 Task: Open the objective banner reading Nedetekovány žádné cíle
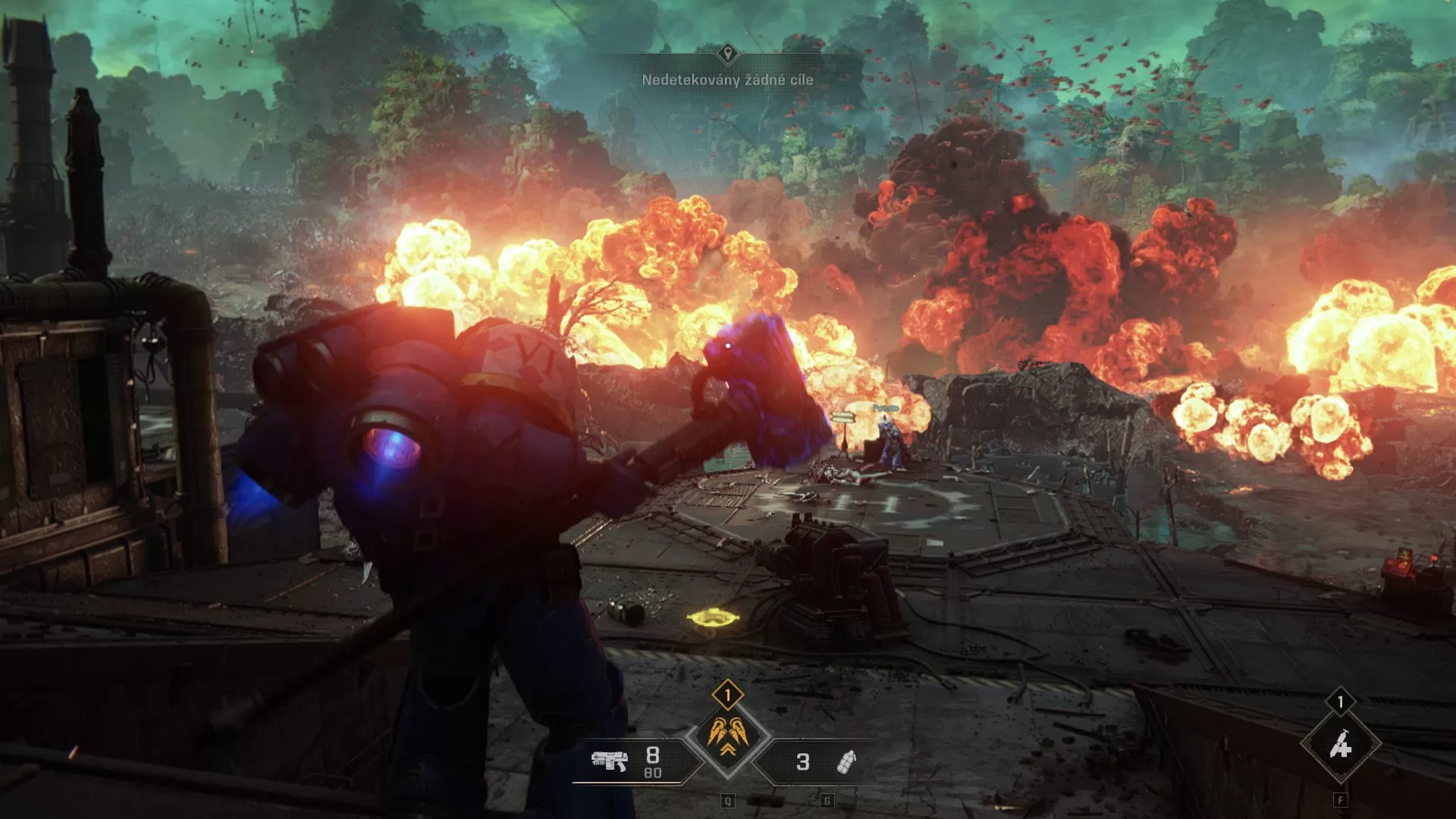coord(728,78)
